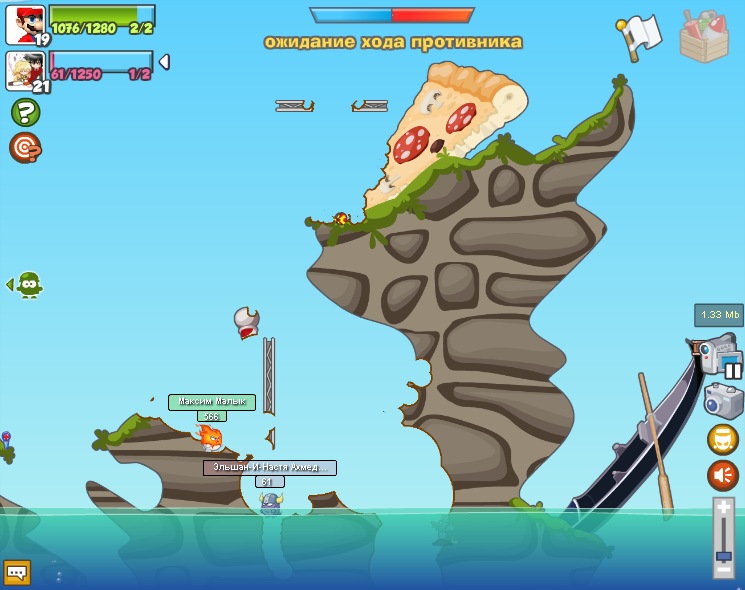Click the white arrow beside the opponent bar
This screenshot has height=590, width=745.
point(164,62)
